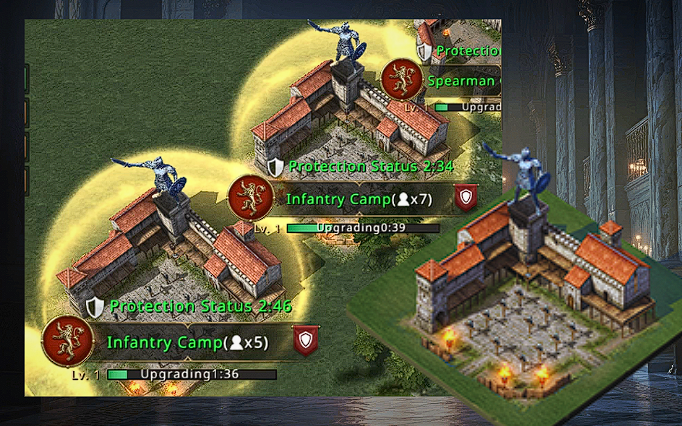Click the lion emblem beside the Spearman camp

(x=402, y=79)
